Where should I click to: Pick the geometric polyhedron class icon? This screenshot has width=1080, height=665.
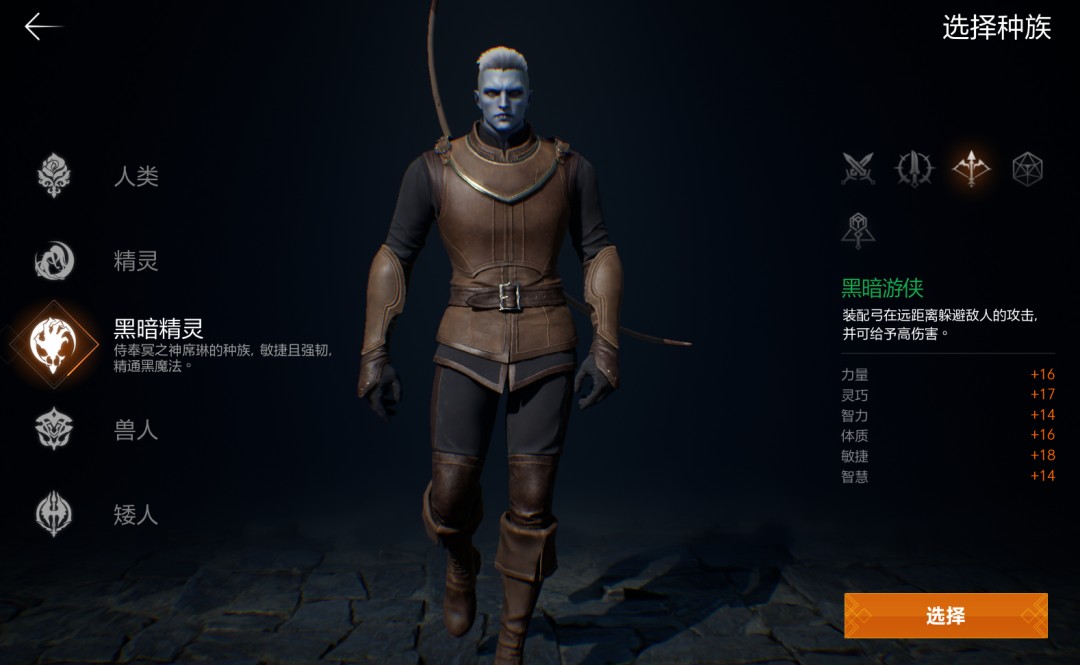point(1027,169)
